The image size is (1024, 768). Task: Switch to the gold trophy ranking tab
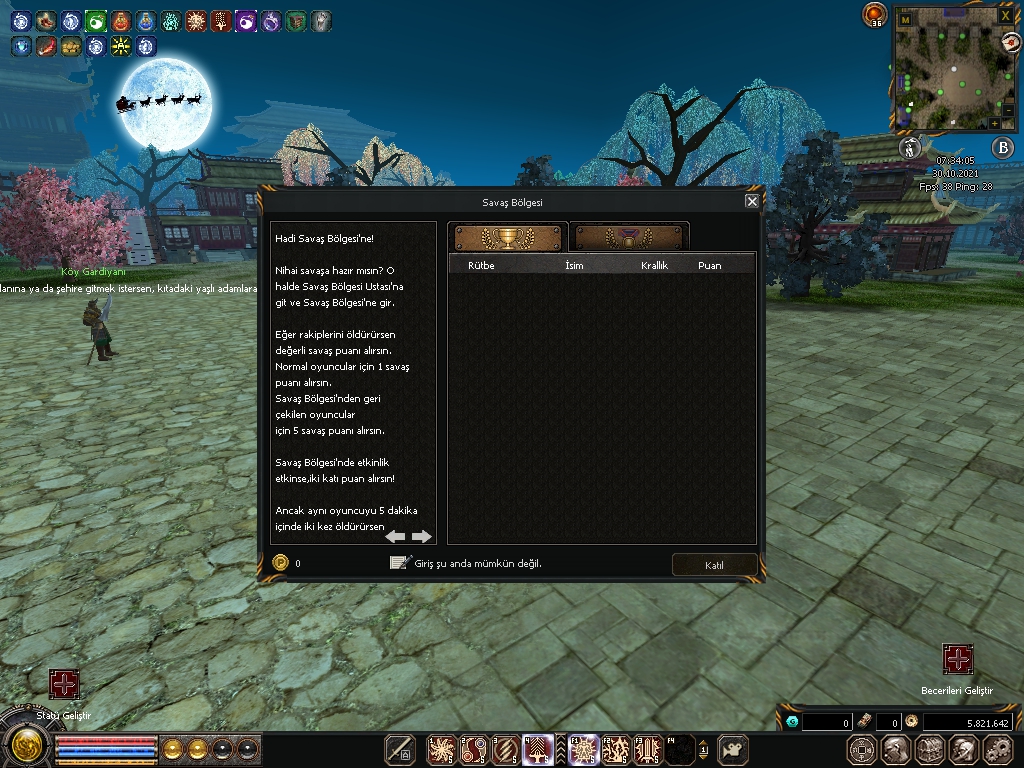[508, 239]
